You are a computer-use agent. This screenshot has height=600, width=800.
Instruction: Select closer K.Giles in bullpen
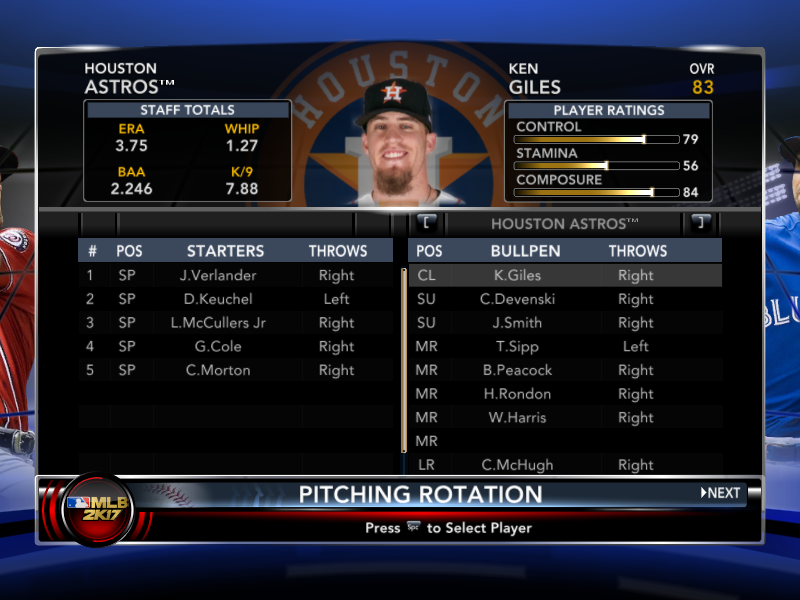[525, 275]
